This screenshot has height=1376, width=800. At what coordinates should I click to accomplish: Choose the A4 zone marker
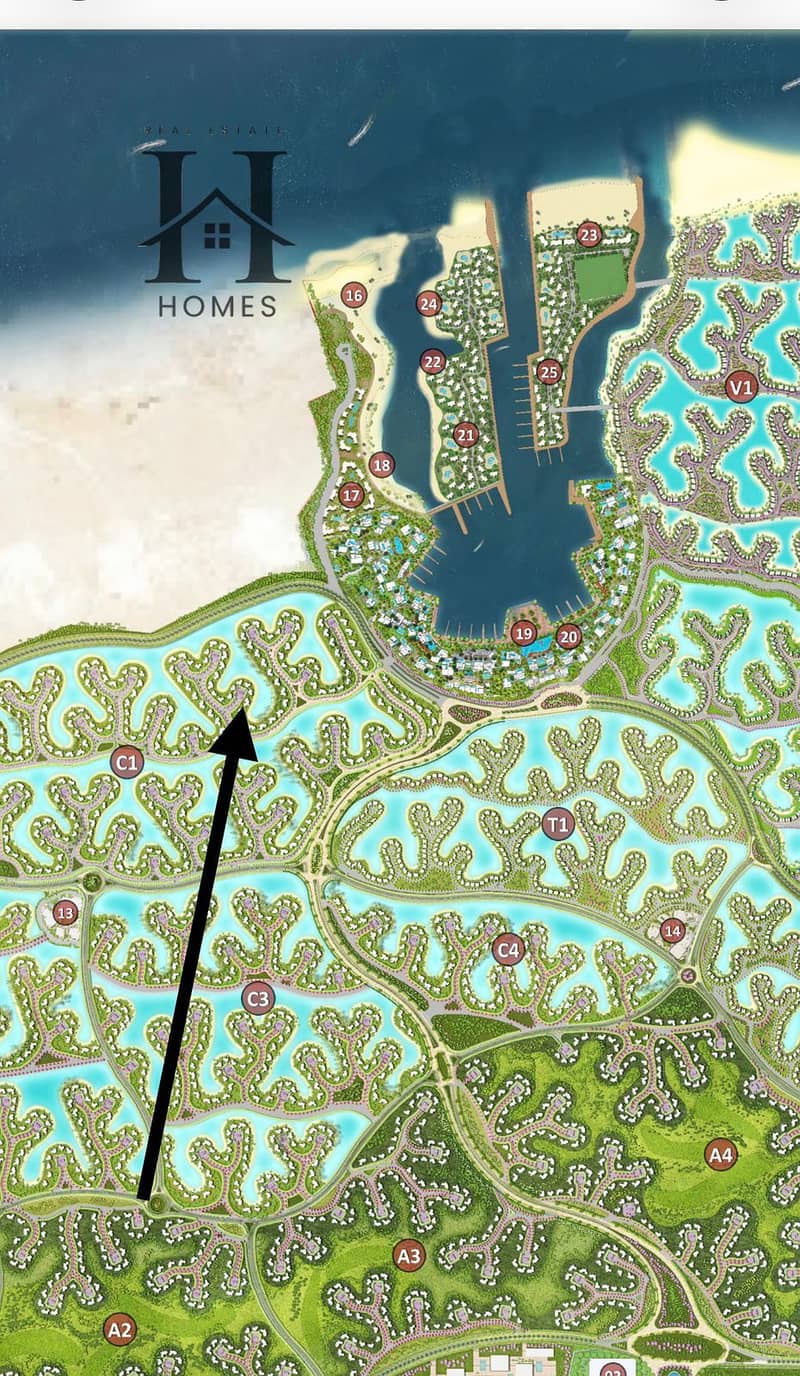(x=720, y=1155)
